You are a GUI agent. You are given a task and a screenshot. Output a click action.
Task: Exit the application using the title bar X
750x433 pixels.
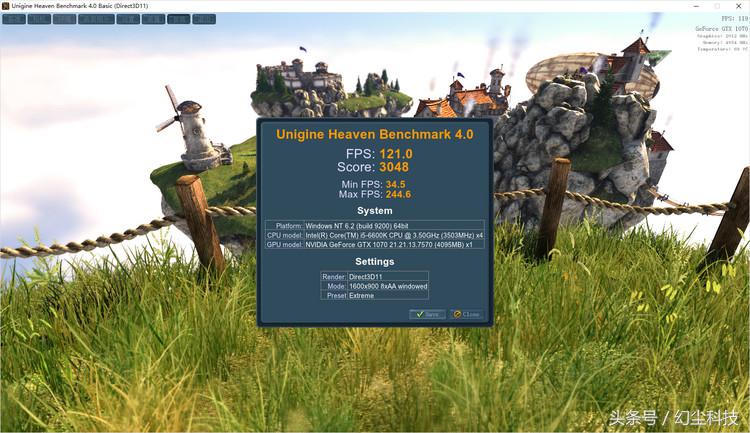coord(738,6)
